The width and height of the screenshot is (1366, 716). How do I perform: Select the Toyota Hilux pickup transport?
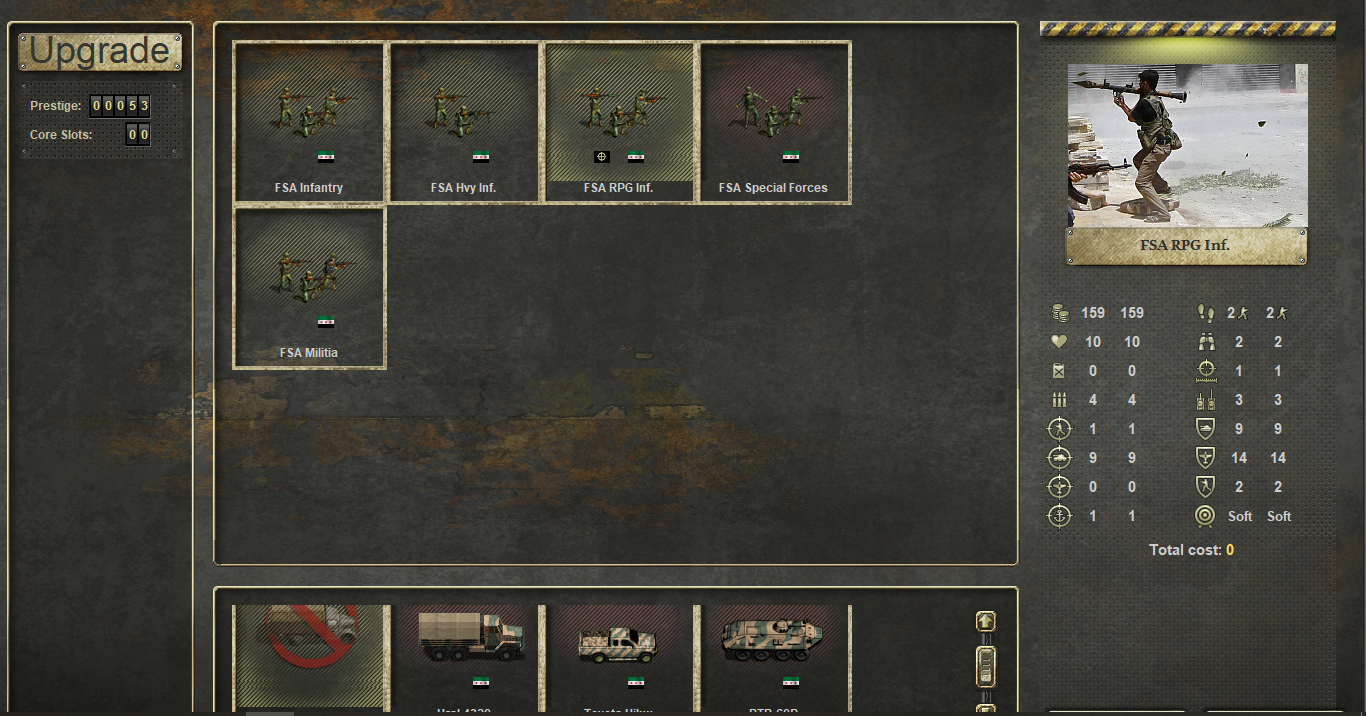tap(619, 655)
